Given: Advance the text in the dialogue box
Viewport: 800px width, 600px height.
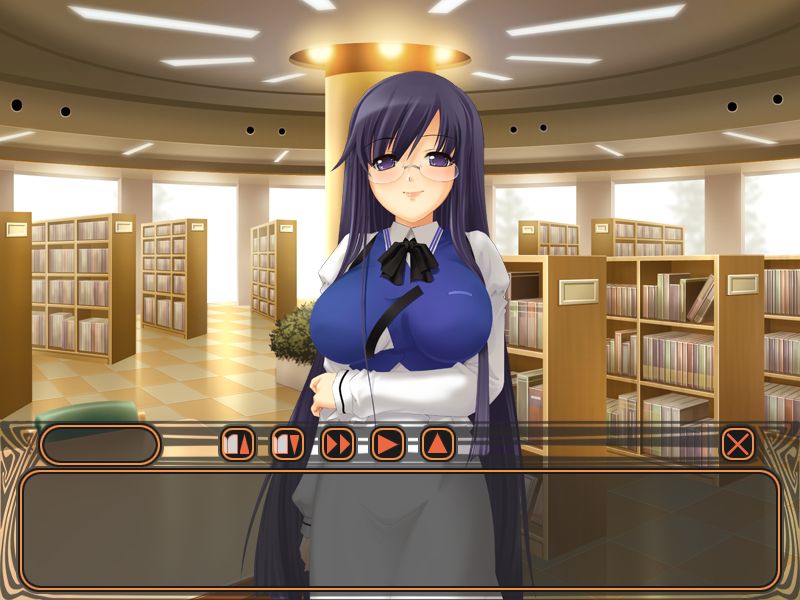Looking at the screenshot, I should (400, 529).
